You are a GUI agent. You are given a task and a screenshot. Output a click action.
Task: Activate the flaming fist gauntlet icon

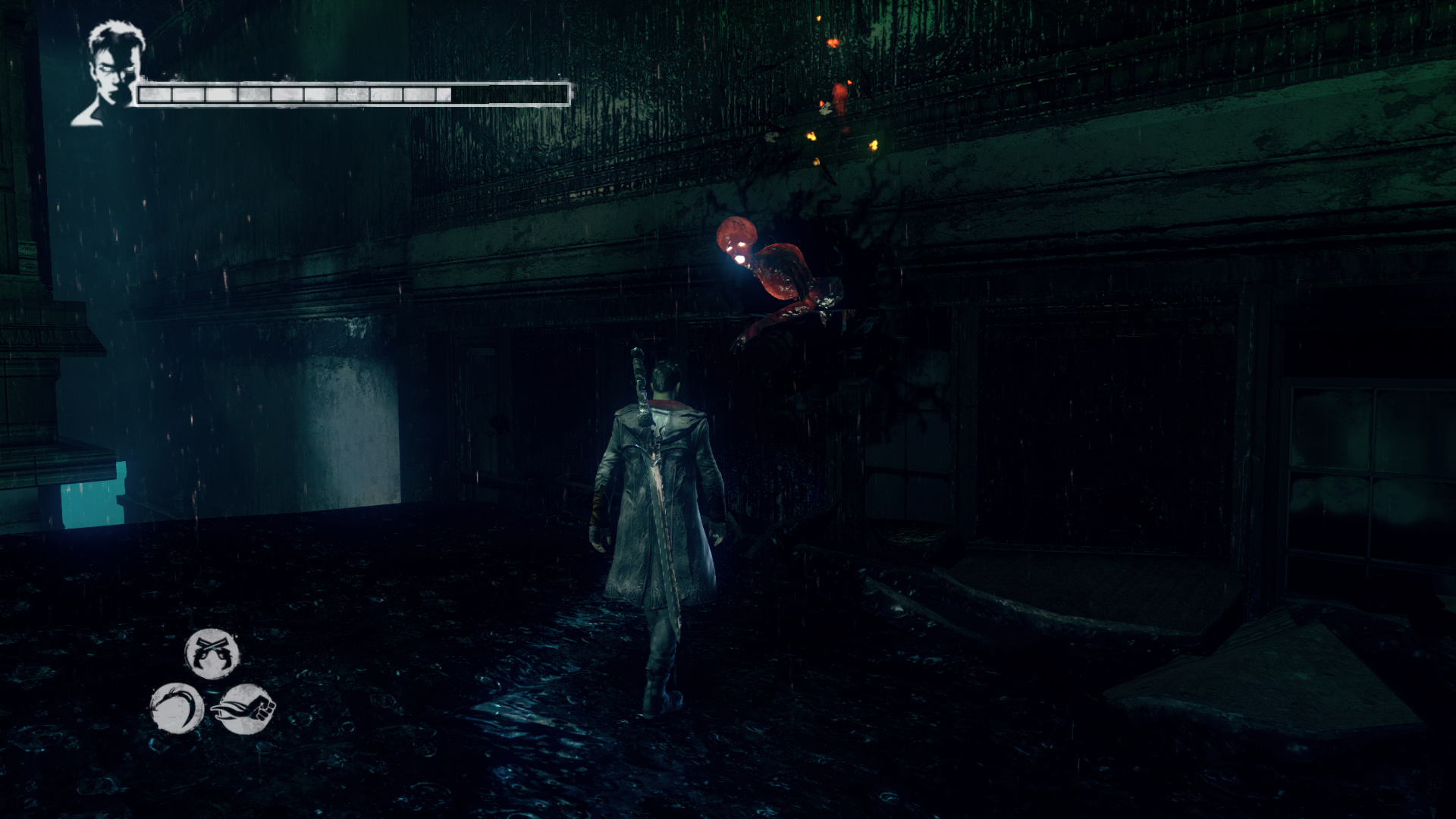point(246,709)
